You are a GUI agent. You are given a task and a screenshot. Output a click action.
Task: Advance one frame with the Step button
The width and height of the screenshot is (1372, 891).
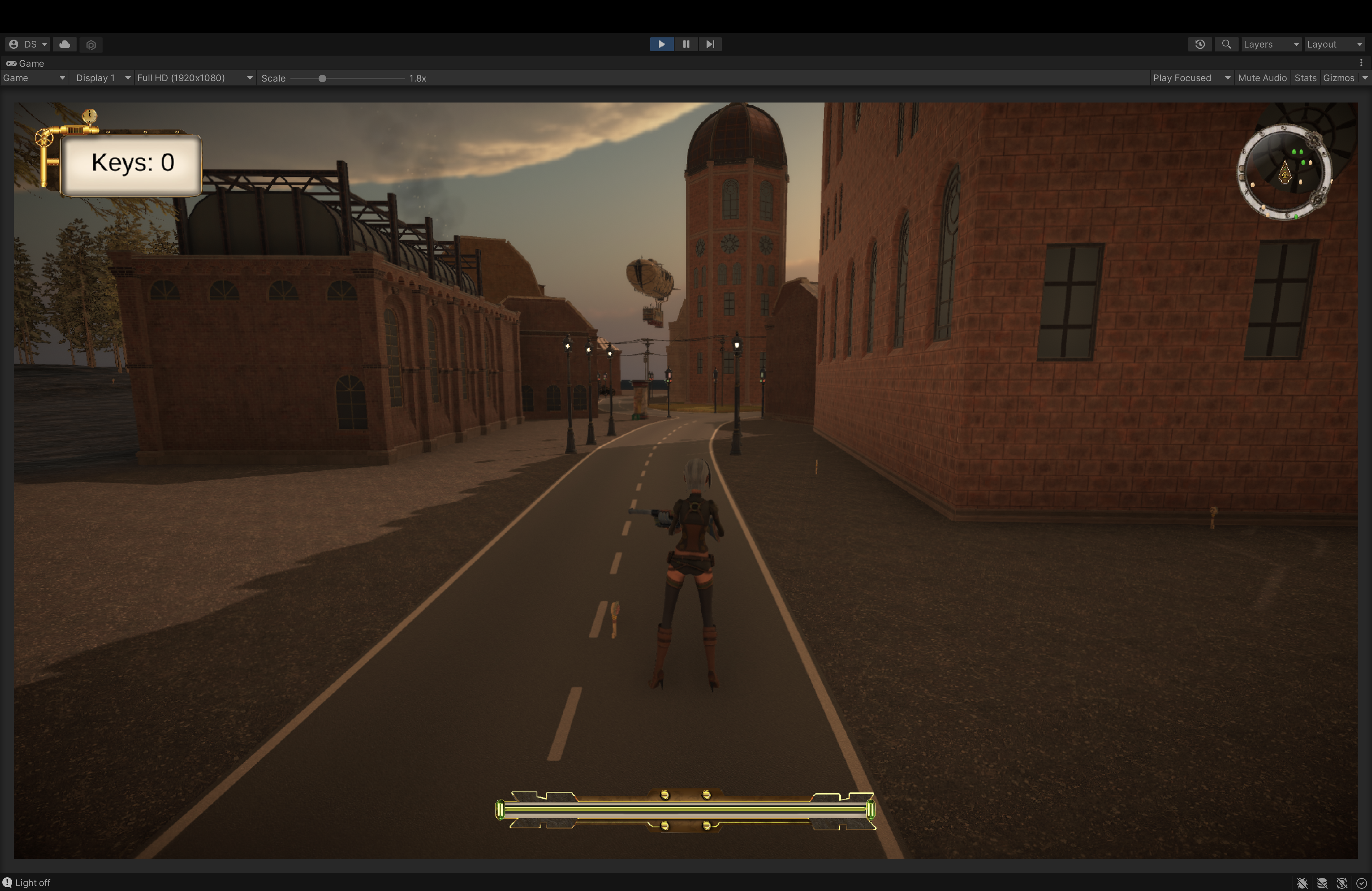click(710, 44)
